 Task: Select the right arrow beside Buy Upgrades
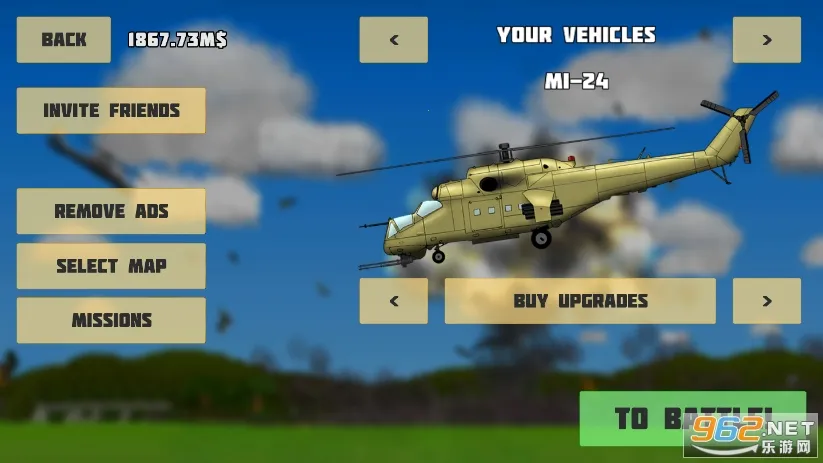click(x=767, y=301)
